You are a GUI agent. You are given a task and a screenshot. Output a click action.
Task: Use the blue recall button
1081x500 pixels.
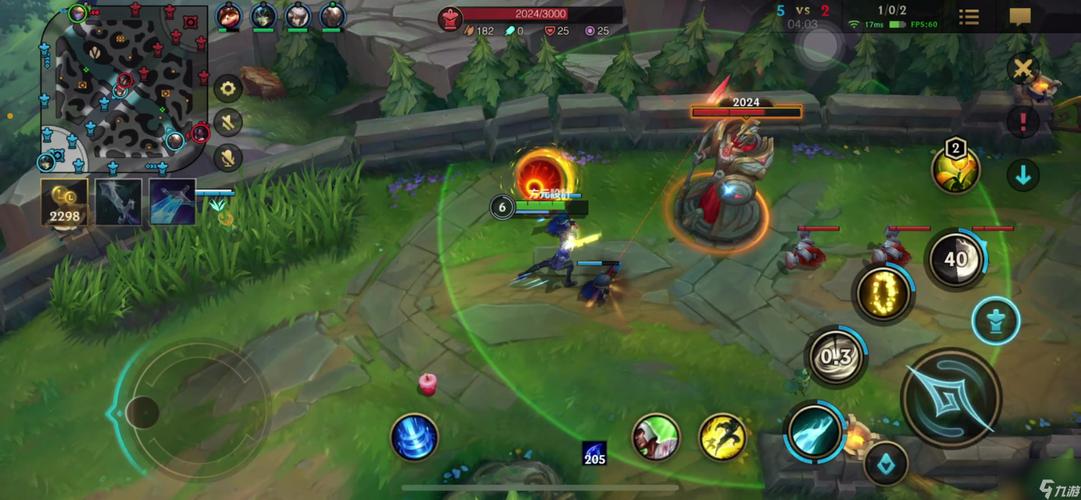coord(414,437)
